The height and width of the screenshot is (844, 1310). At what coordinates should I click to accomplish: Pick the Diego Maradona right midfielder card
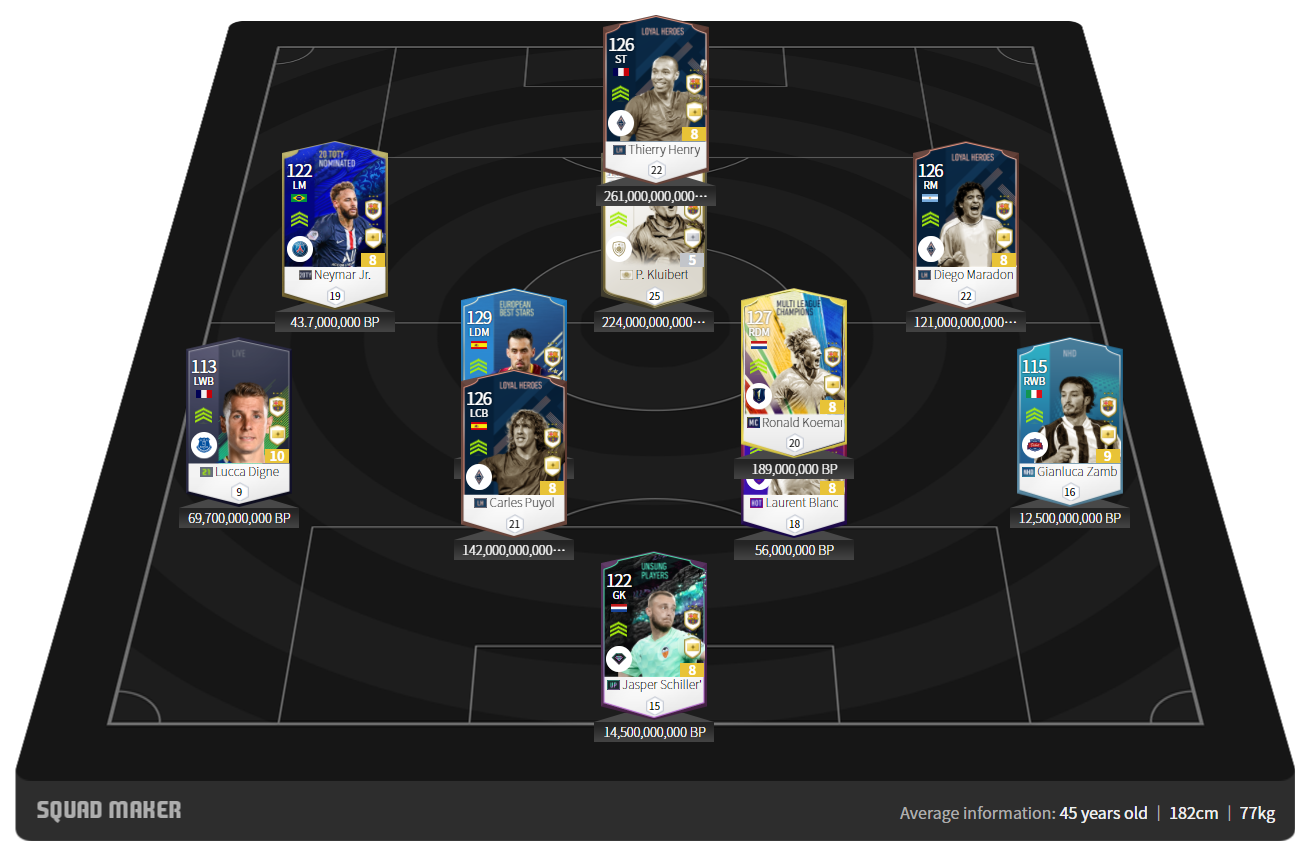point(965,220)
